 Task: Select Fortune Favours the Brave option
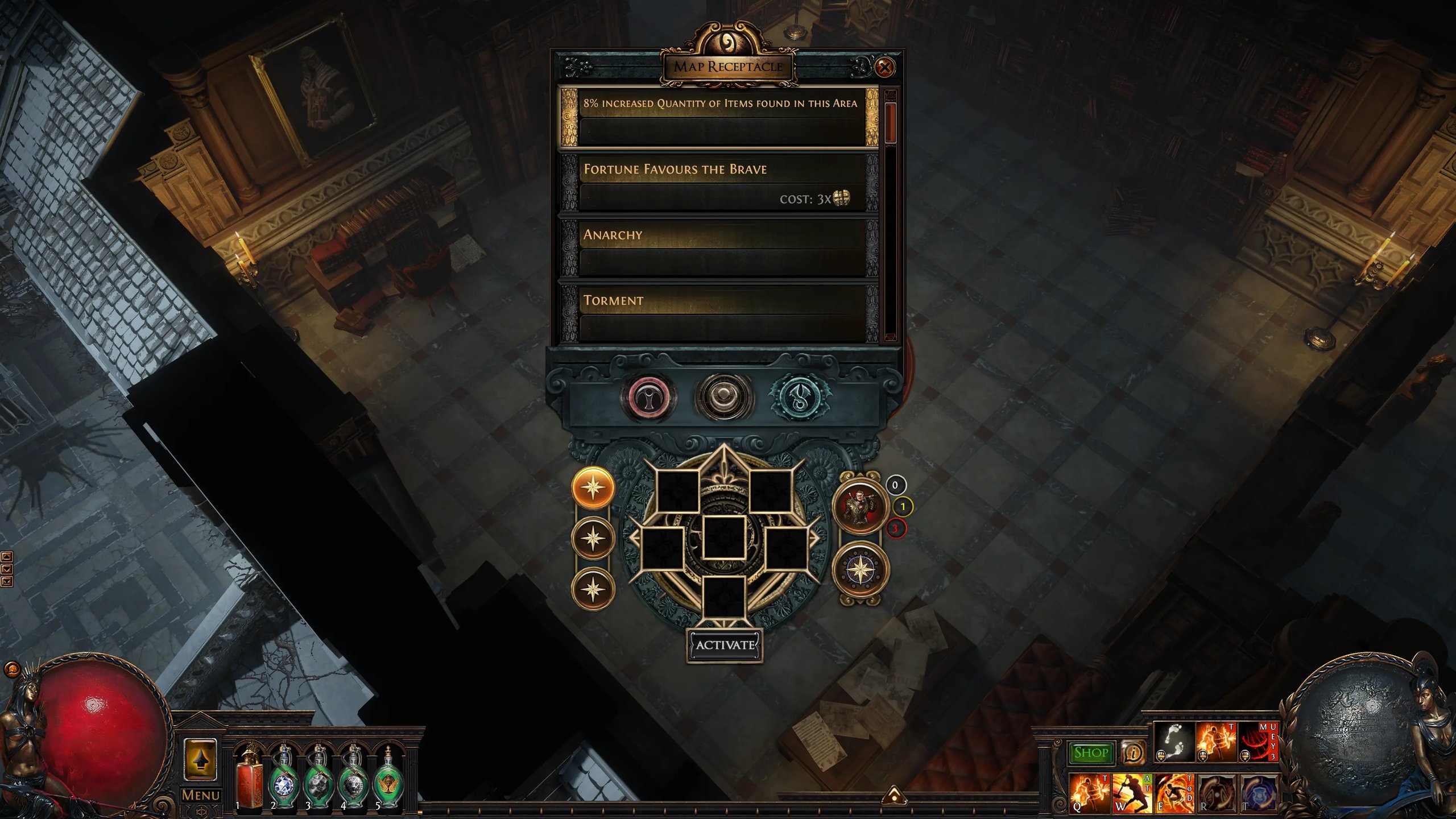[719, 183]
